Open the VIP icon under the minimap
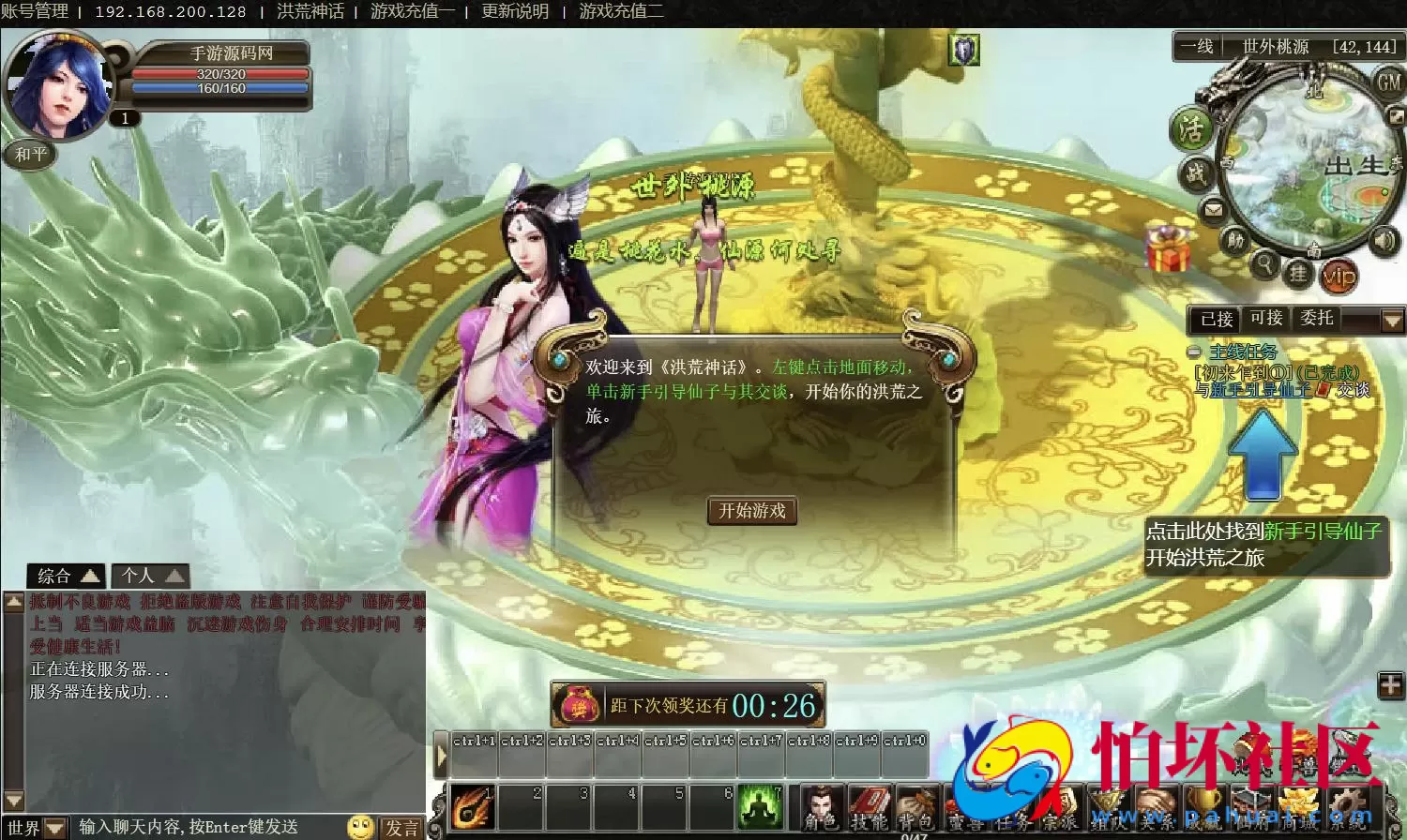 click(x=1339, y=277)
